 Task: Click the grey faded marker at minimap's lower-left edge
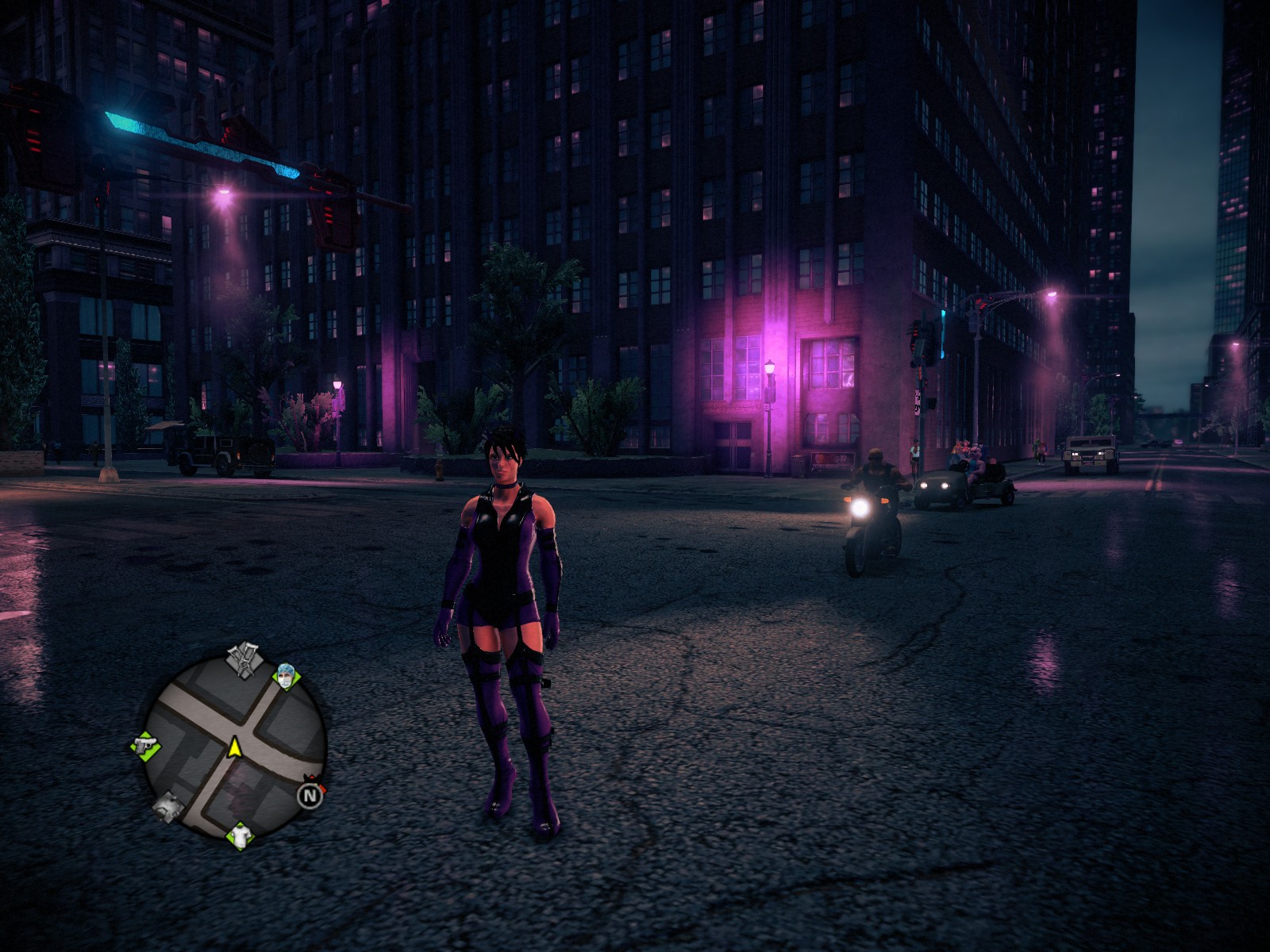coord(168,807)
